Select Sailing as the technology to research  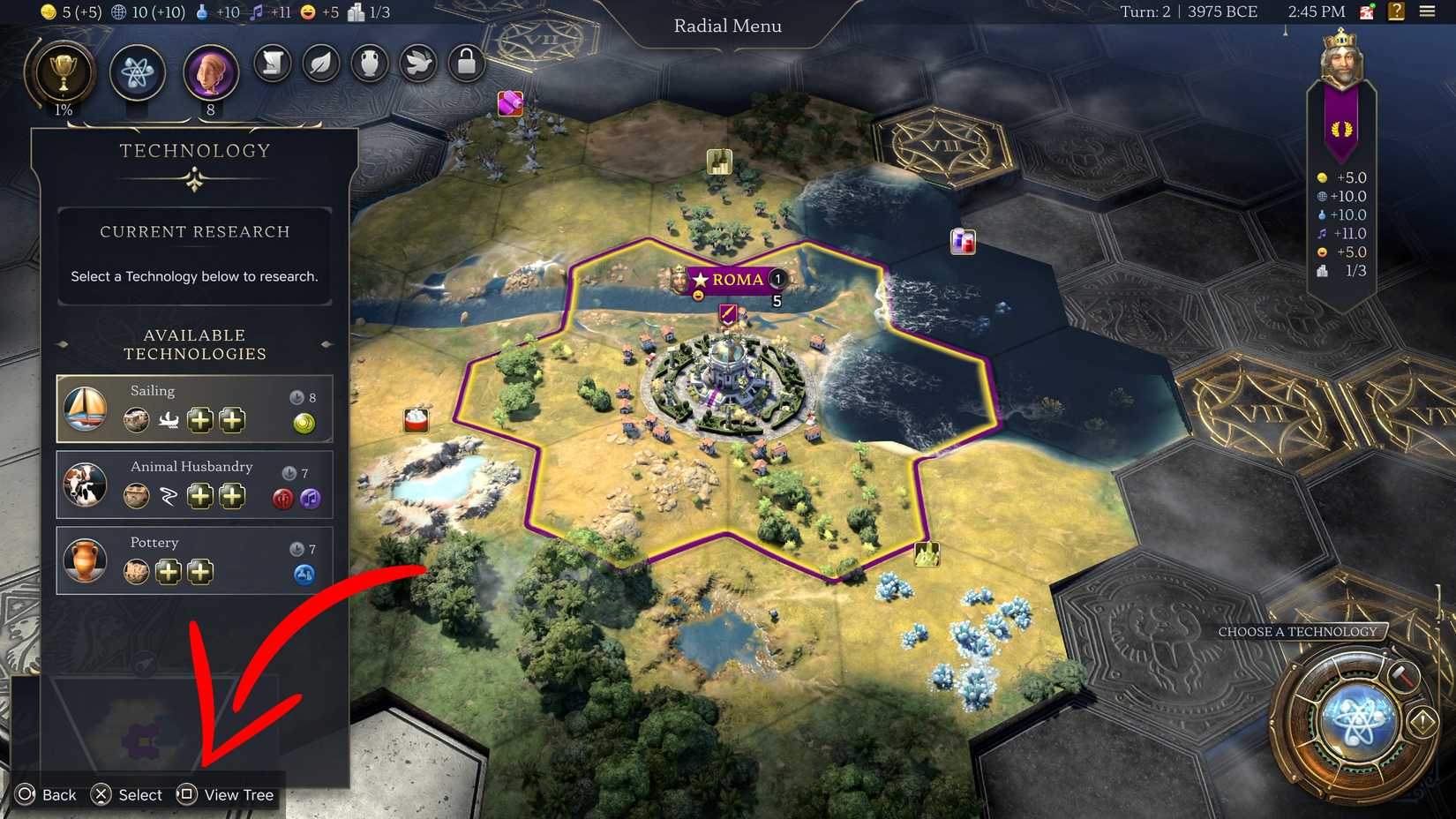194,408
